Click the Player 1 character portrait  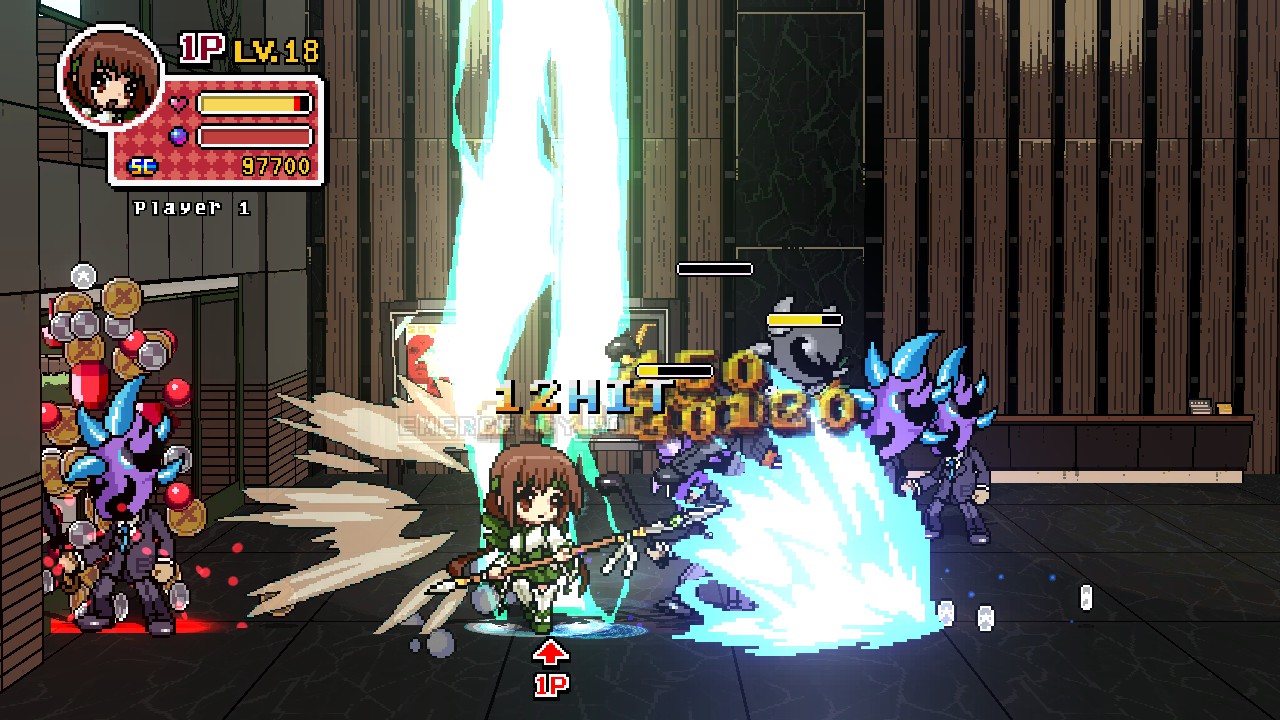click(110, 77)
